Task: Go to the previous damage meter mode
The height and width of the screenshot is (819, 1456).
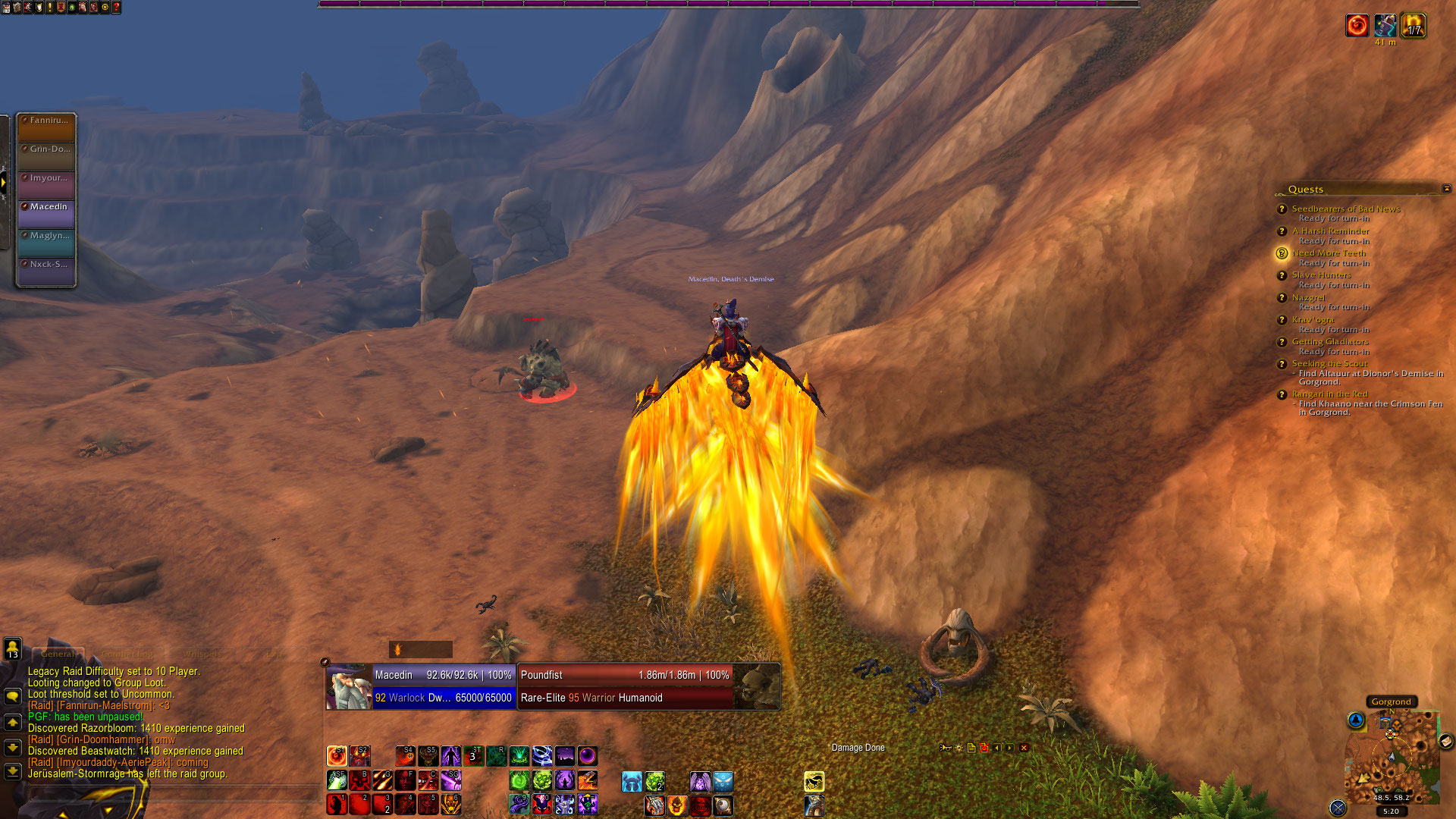Action: [x=997, y=748]
